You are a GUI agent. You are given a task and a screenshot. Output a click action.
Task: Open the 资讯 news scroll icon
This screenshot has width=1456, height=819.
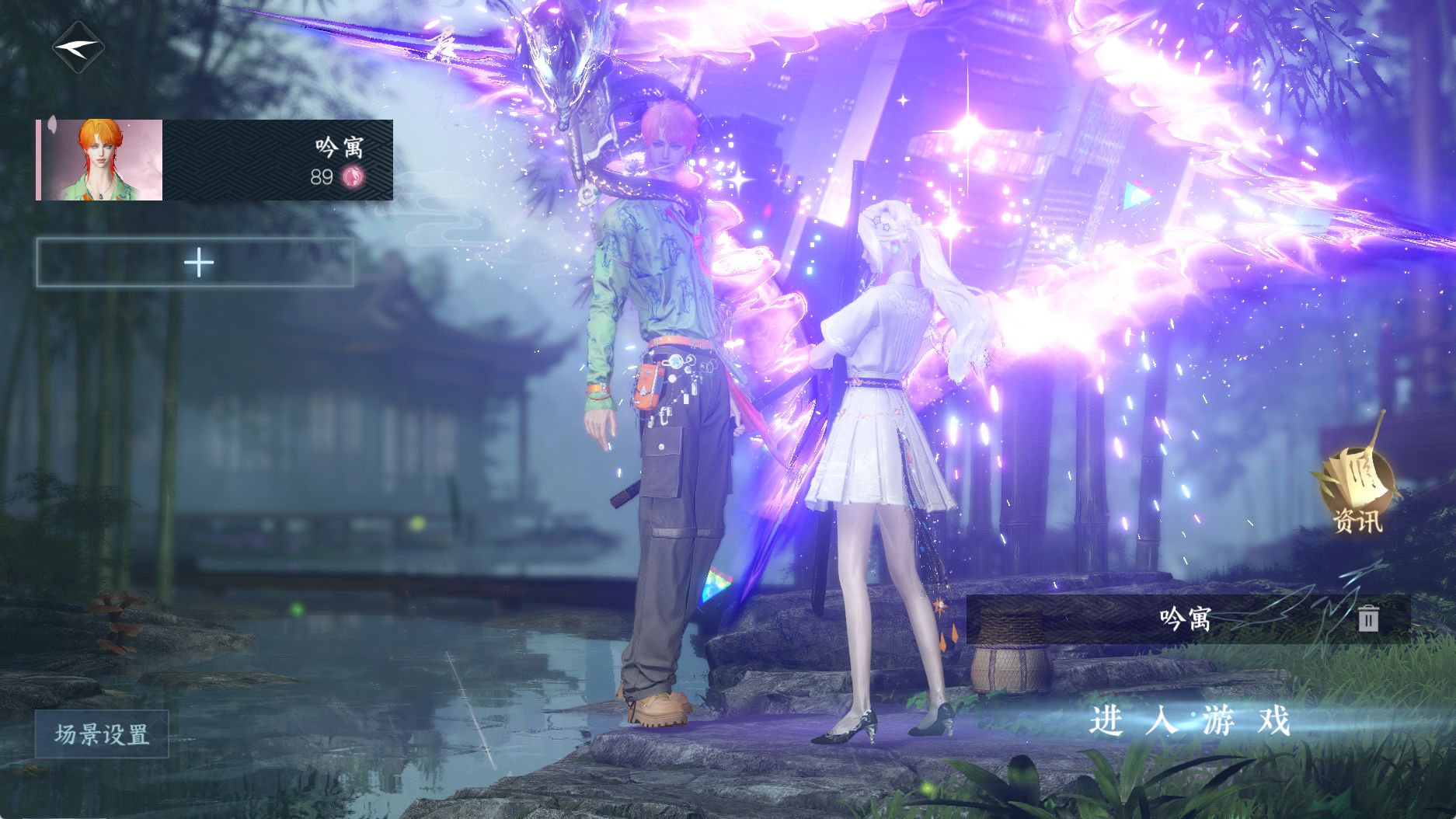point(1356,490)
